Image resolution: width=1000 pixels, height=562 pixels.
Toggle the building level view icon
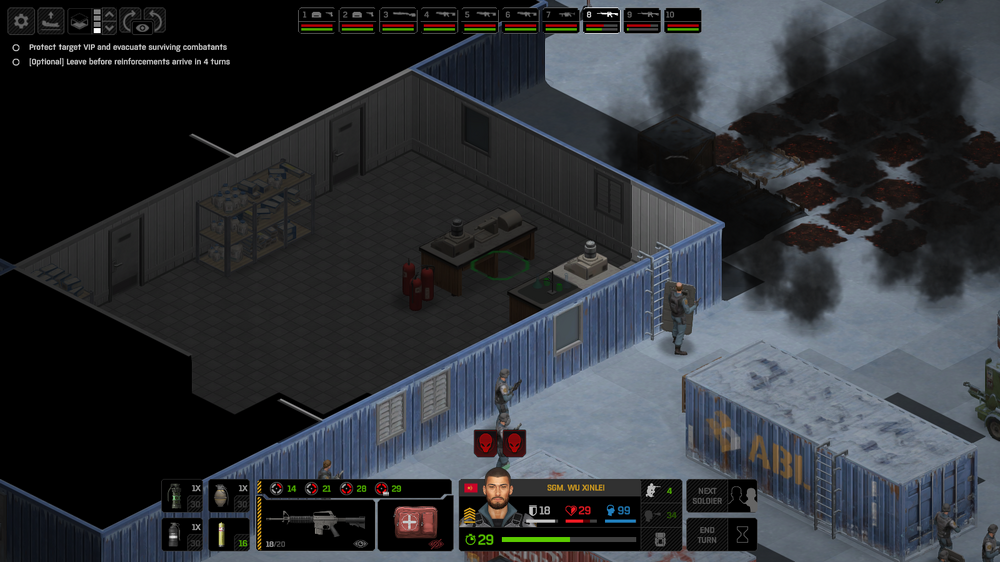tap(78, 21)
